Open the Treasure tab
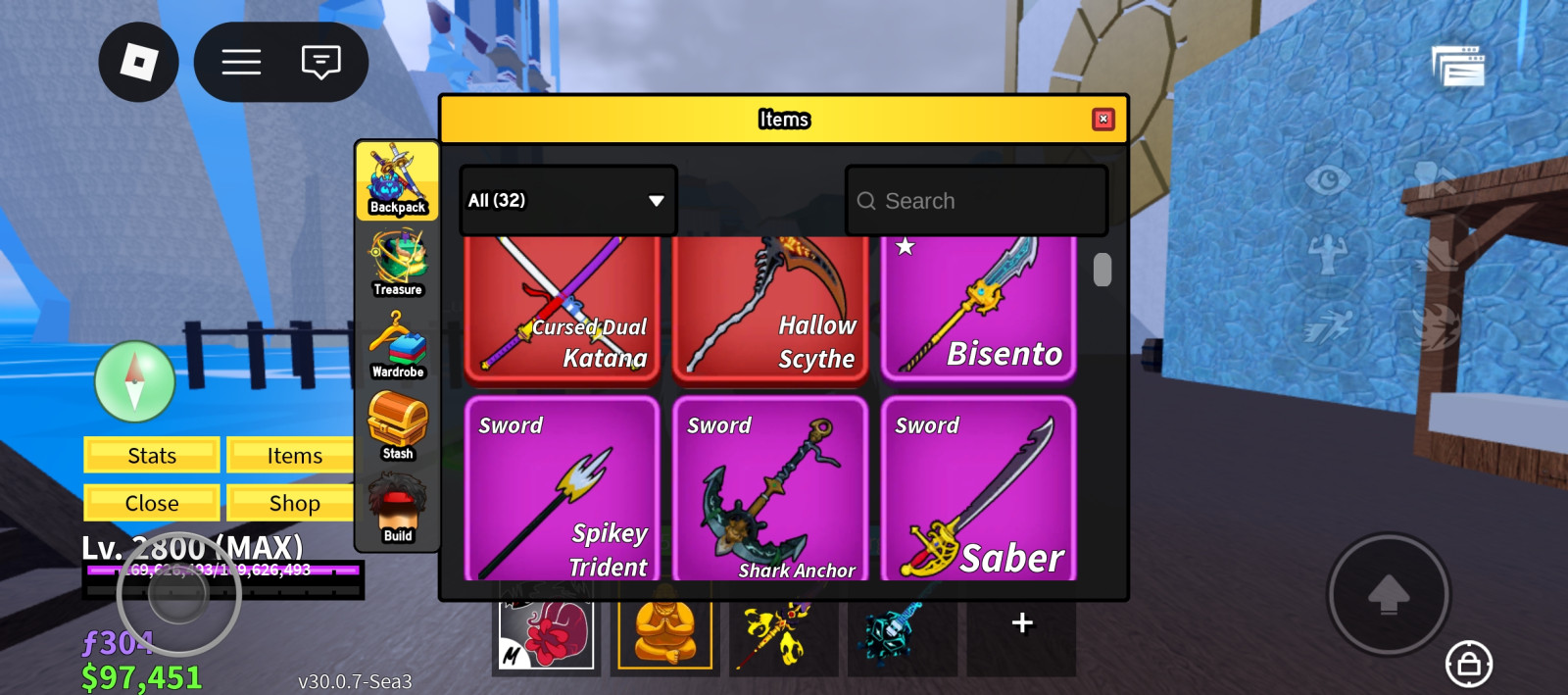This screenshot has width=1568, height=695. tap(397, 263)
